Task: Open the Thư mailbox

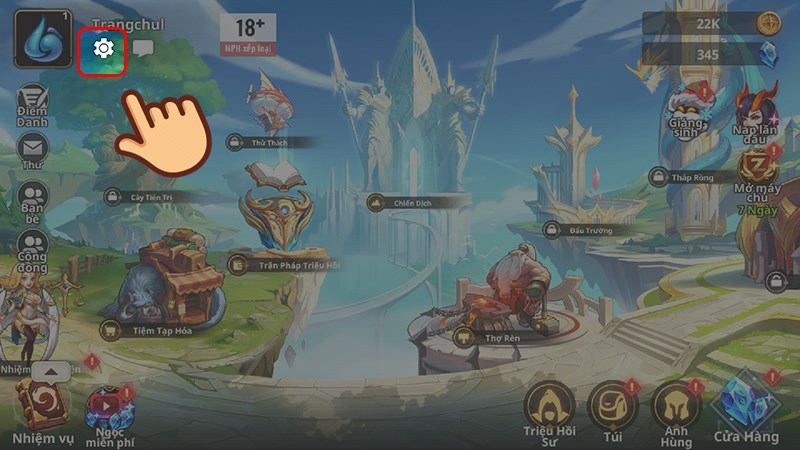Action: [x=33, y=152]
